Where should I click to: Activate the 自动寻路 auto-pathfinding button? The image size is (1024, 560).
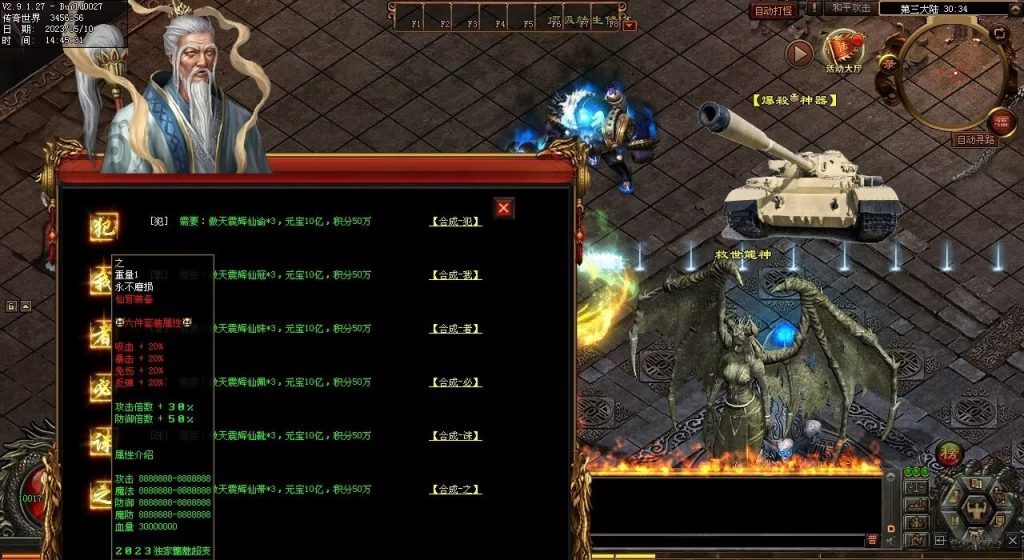(x=974, y=140)
